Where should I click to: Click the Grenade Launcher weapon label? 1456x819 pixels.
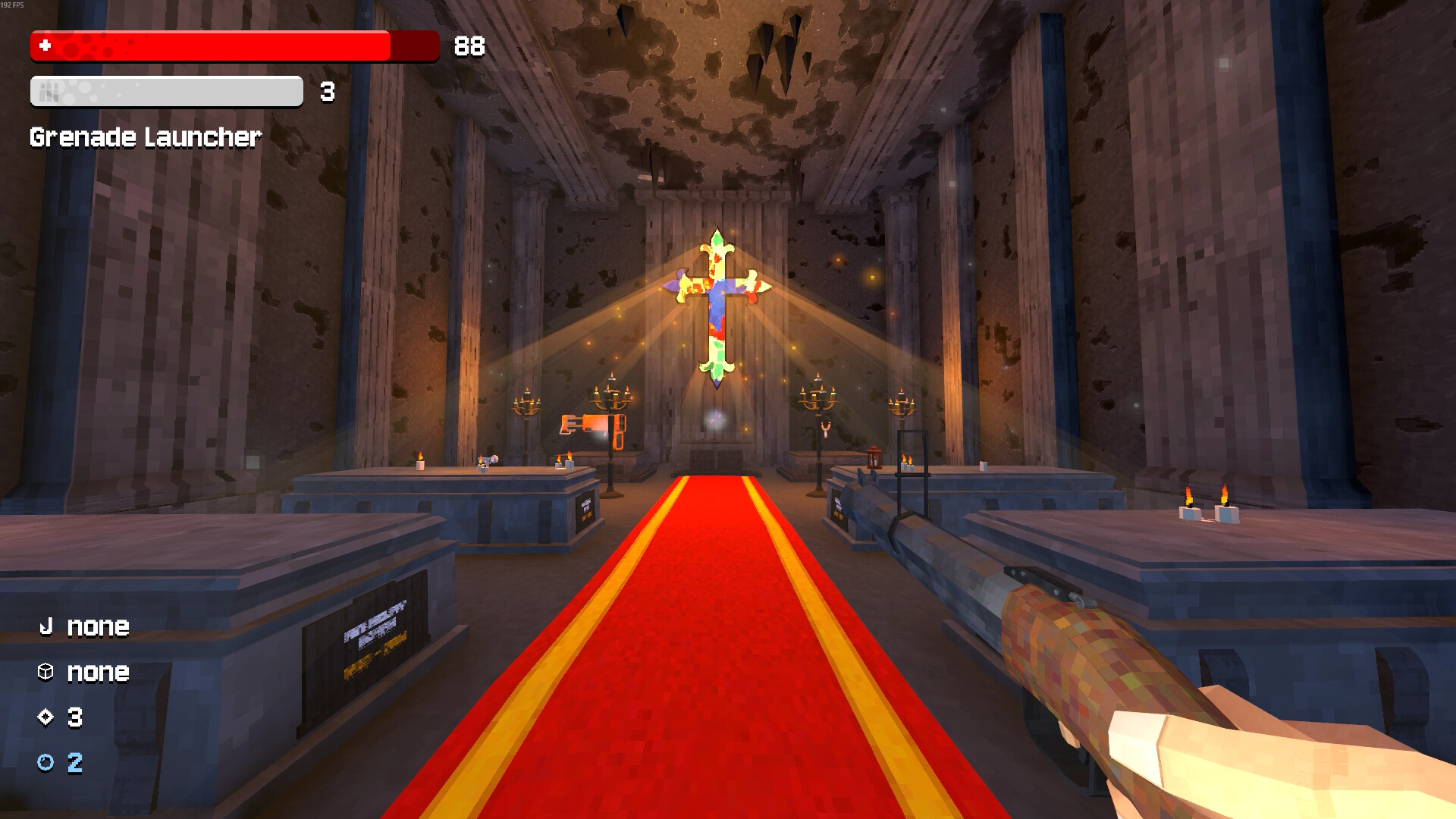point(146,137)
